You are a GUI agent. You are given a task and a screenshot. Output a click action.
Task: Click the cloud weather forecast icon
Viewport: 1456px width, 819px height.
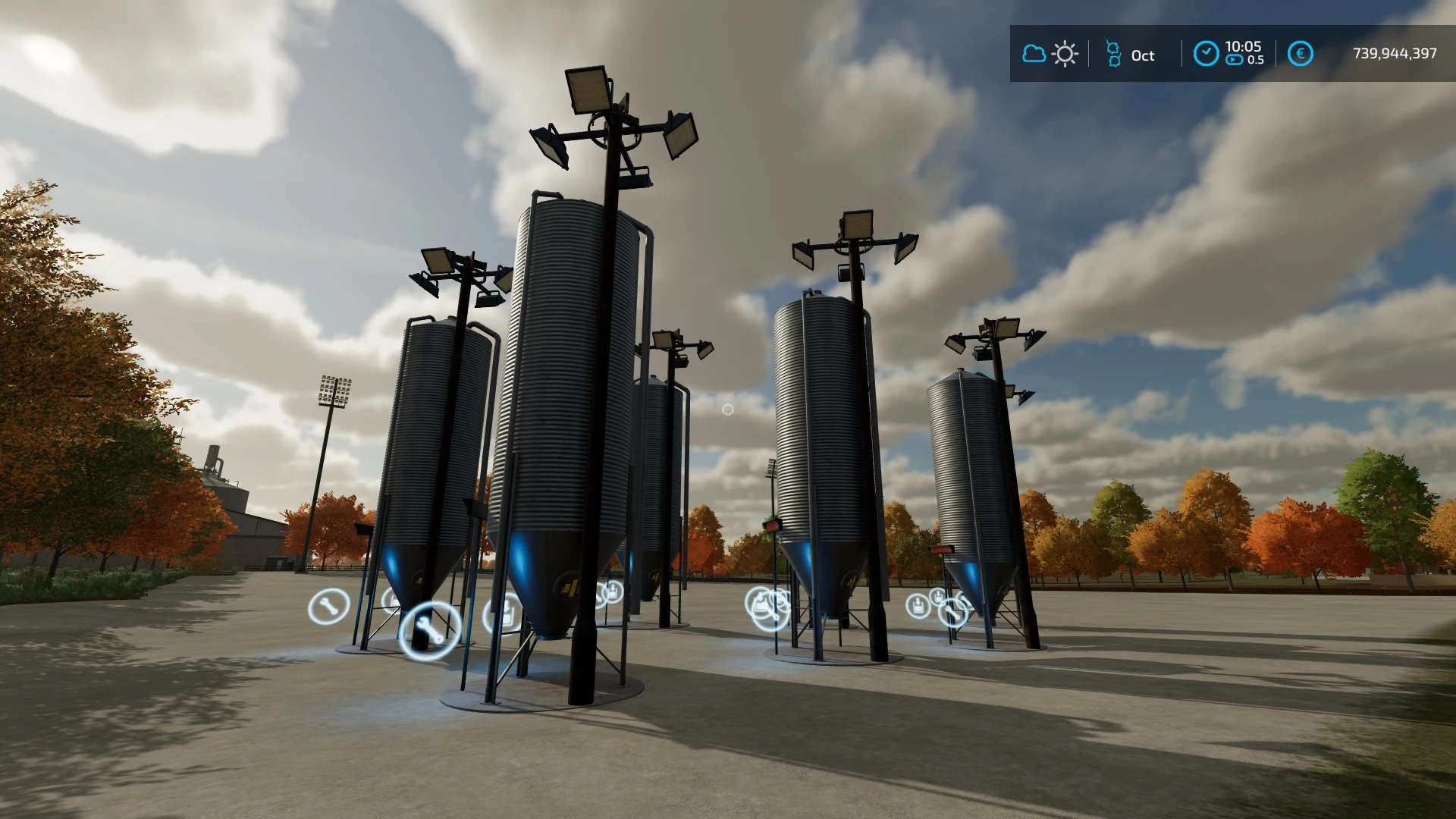coord(1034,54)
